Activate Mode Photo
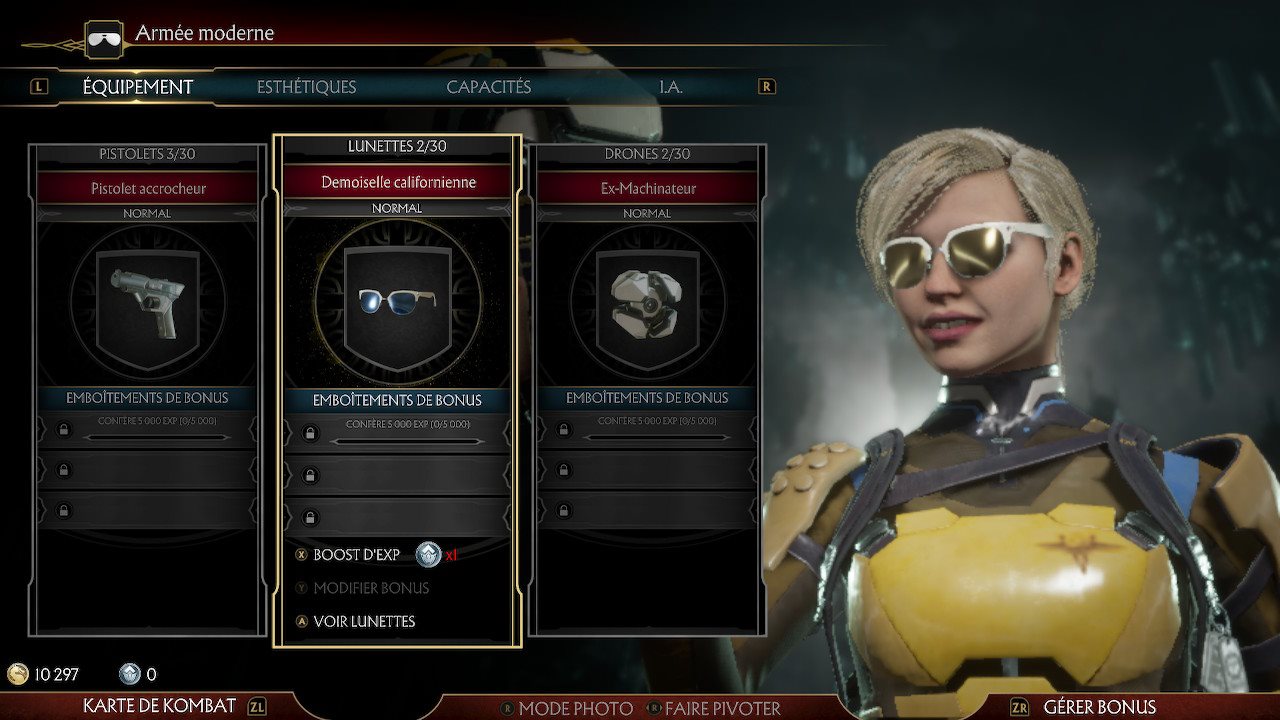 575,708
